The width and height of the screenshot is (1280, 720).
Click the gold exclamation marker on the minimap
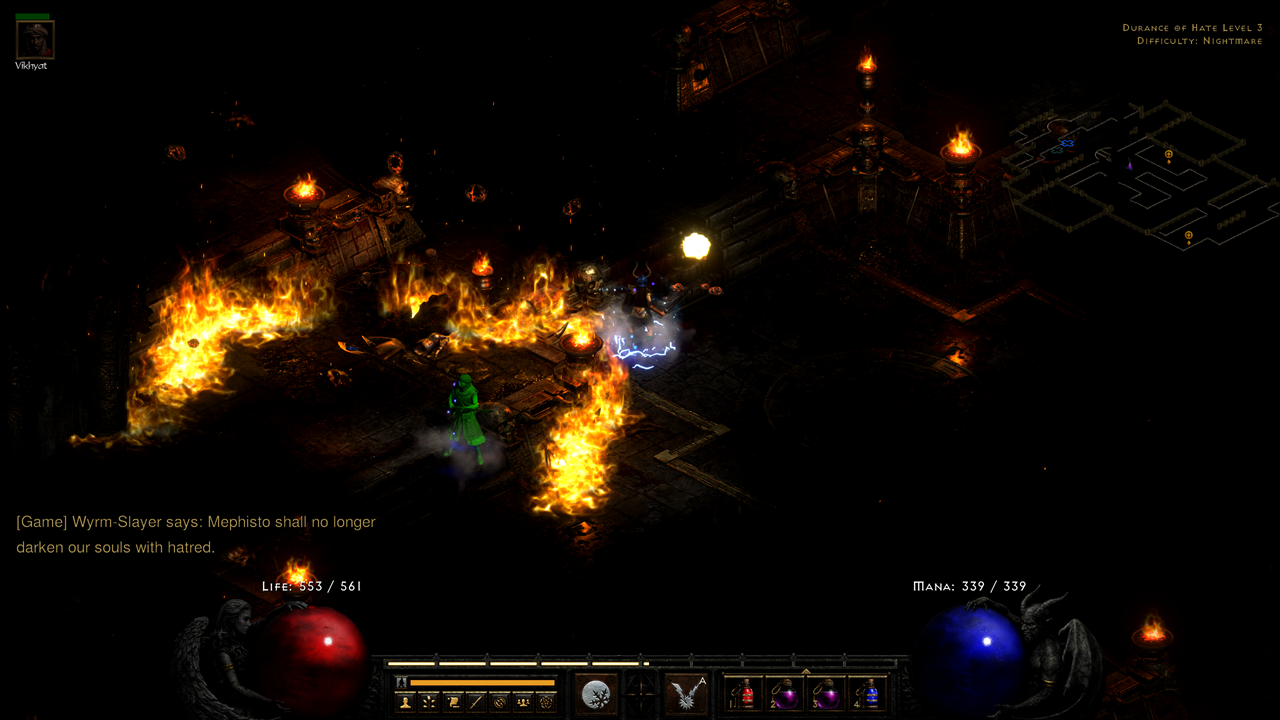pyautogui.click(x=1168, y=153)
